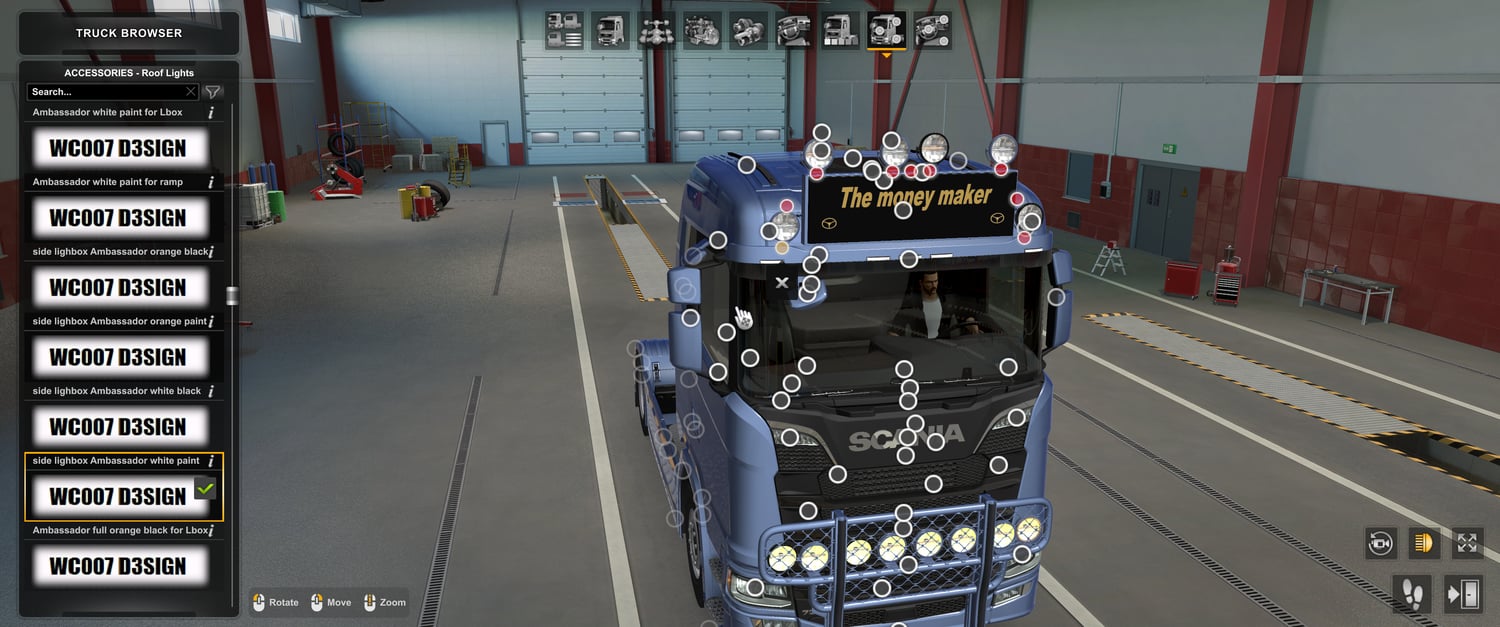Clear the search box with the X

pyautogui.click(x=191, y=92)
